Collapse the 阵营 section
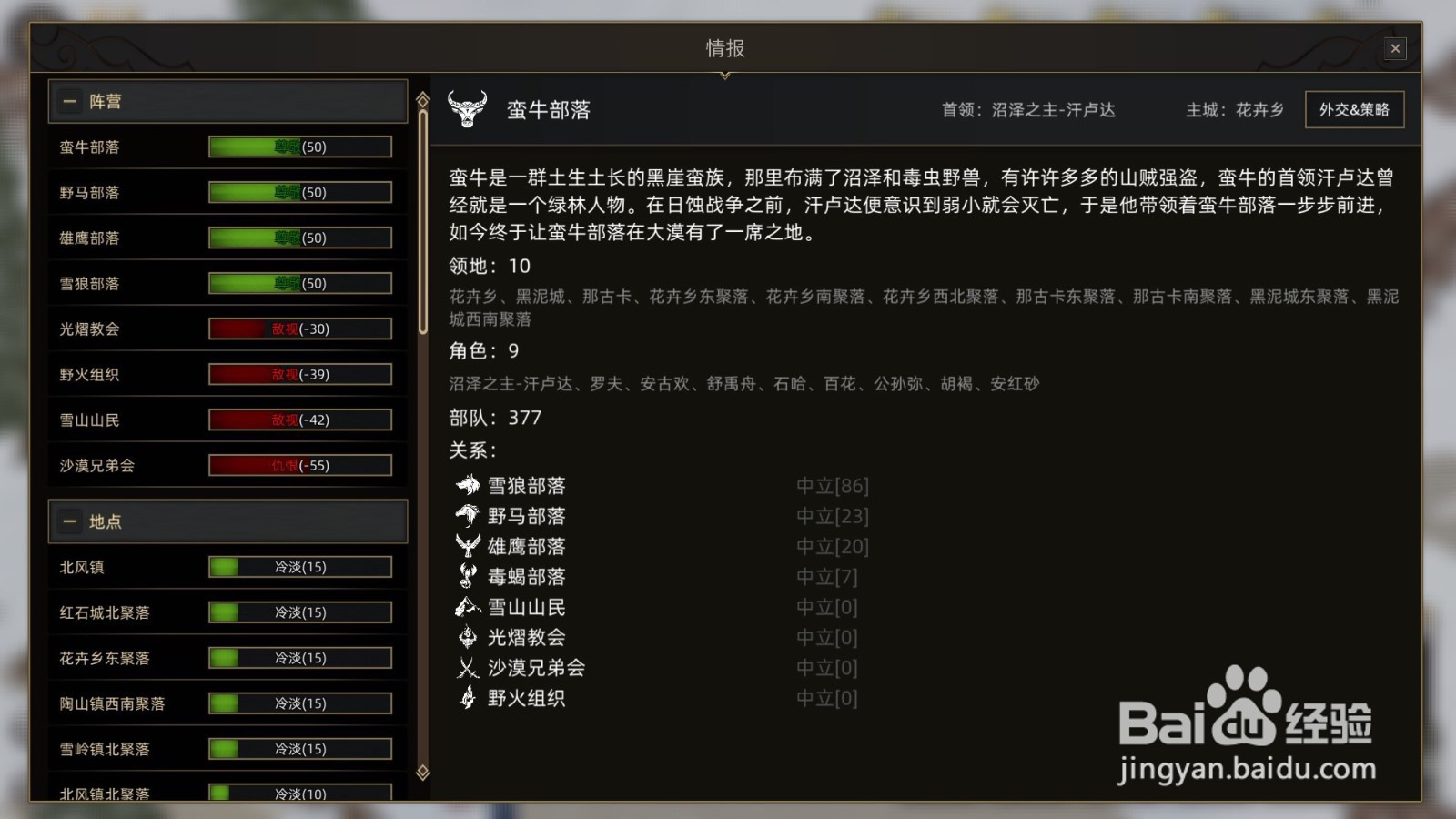Image resolution: width=1456 pixels, height=819 pixels. pos(69,101)
